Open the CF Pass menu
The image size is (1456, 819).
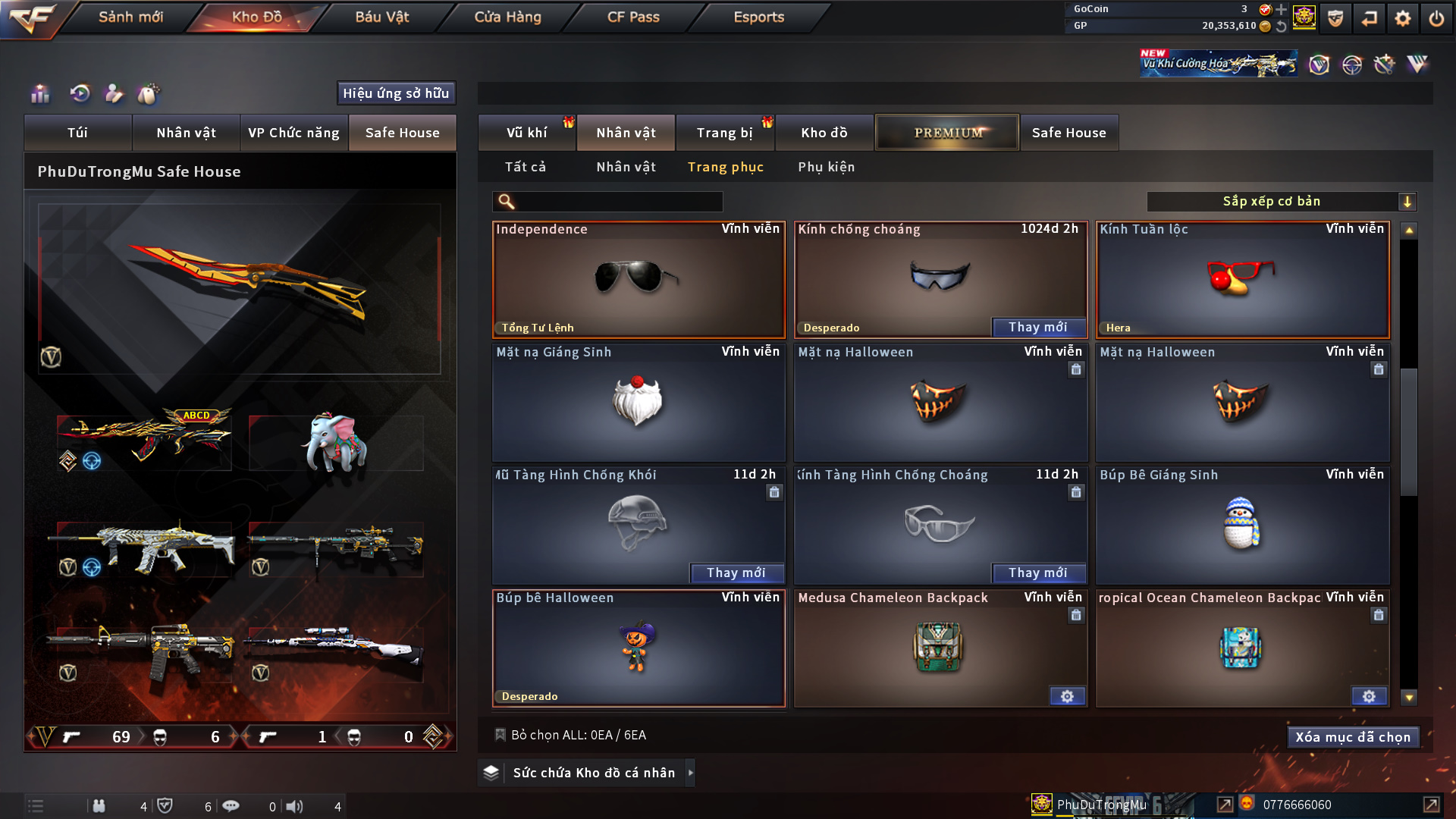pos(633,17)
